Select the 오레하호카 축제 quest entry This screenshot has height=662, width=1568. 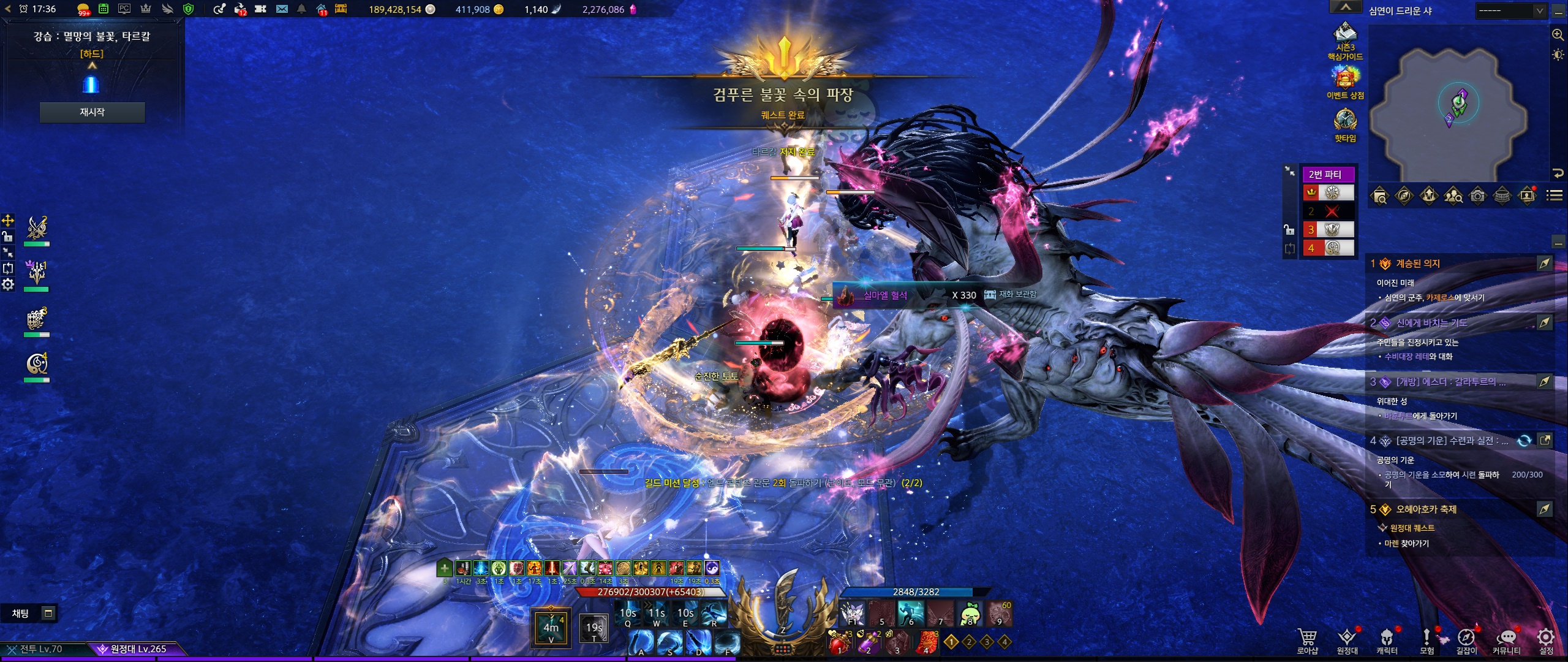[1426, 509]
